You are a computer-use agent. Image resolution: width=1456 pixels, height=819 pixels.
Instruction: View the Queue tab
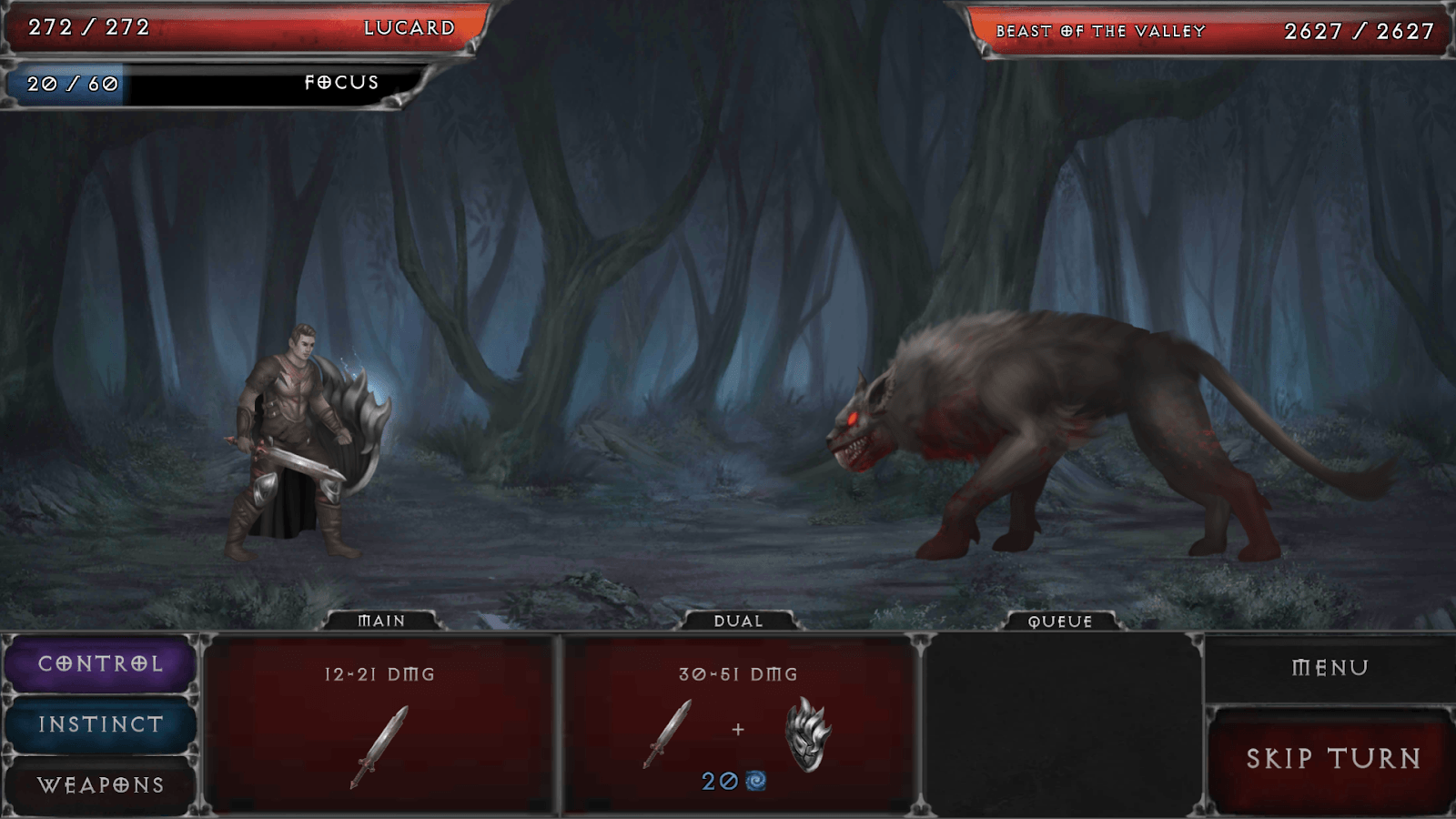(1058, 621)
